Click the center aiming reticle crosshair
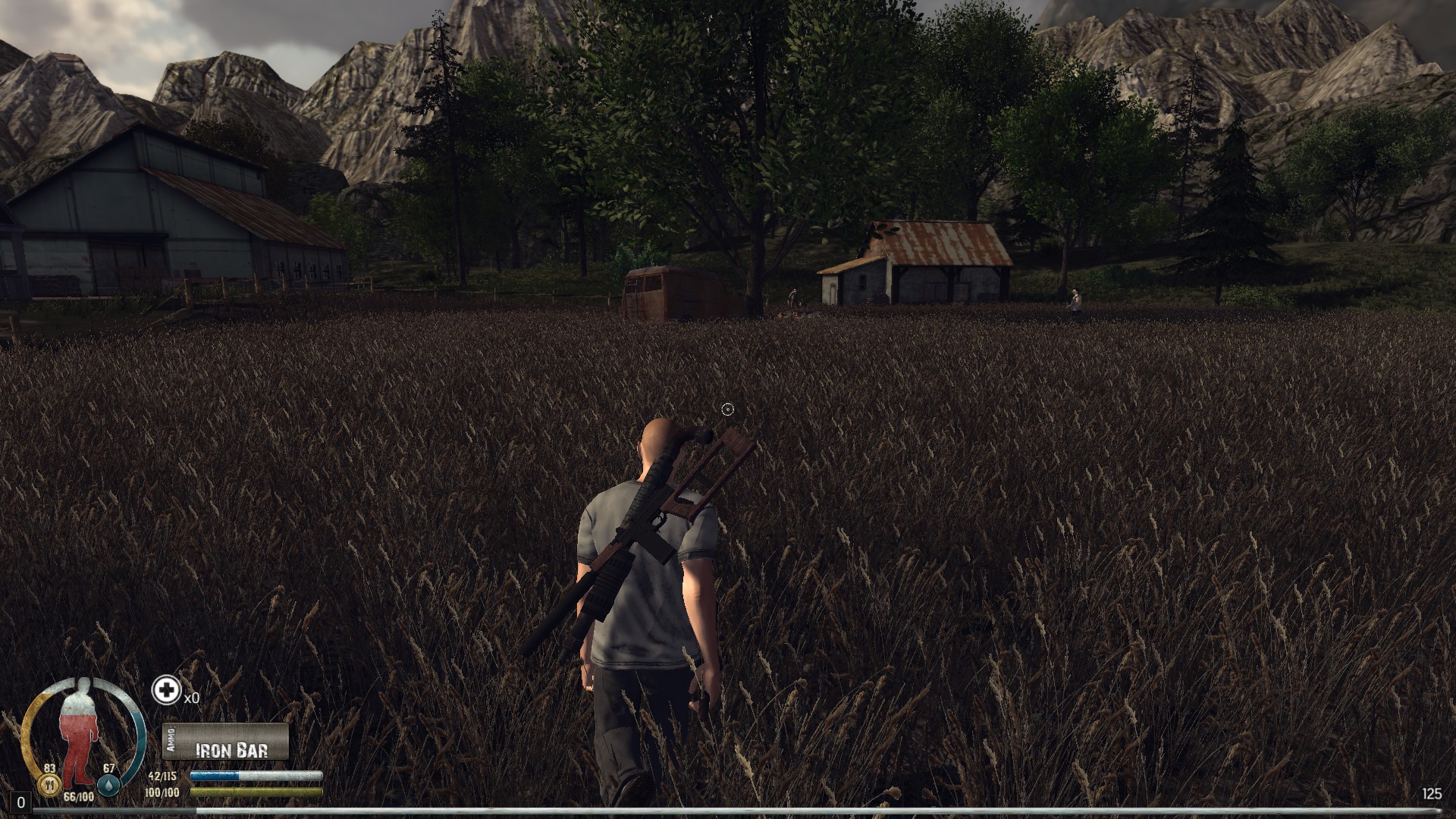The image size is (1456, 819). pos(730,408)
